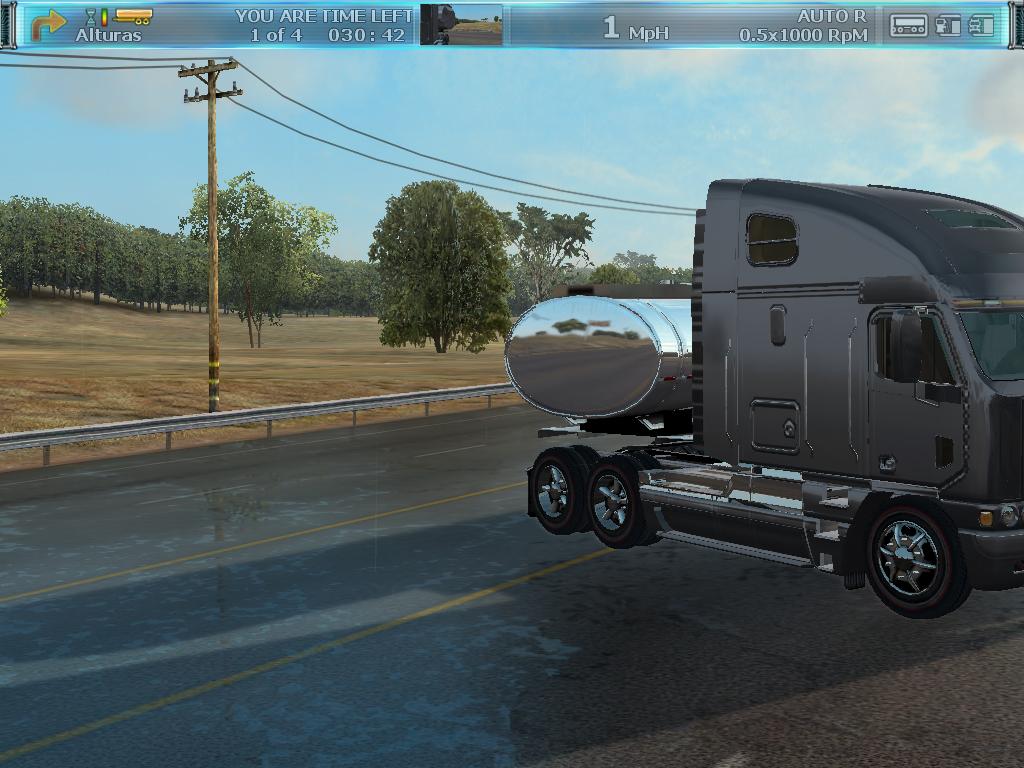Open the CB radio icon

908,26
